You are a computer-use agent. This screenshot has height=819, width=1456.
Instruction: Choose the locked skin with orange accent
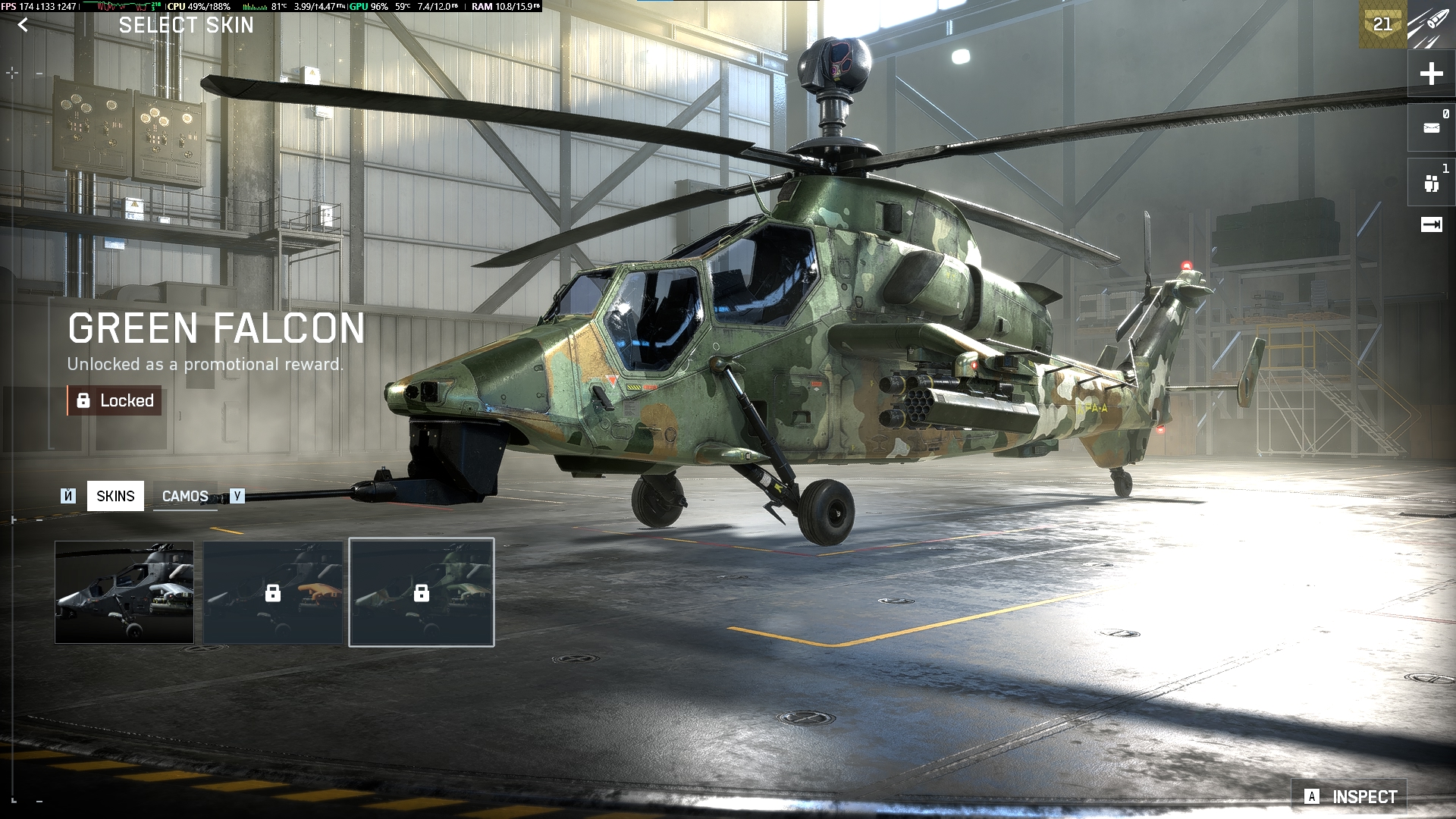[x=273, y=592]
